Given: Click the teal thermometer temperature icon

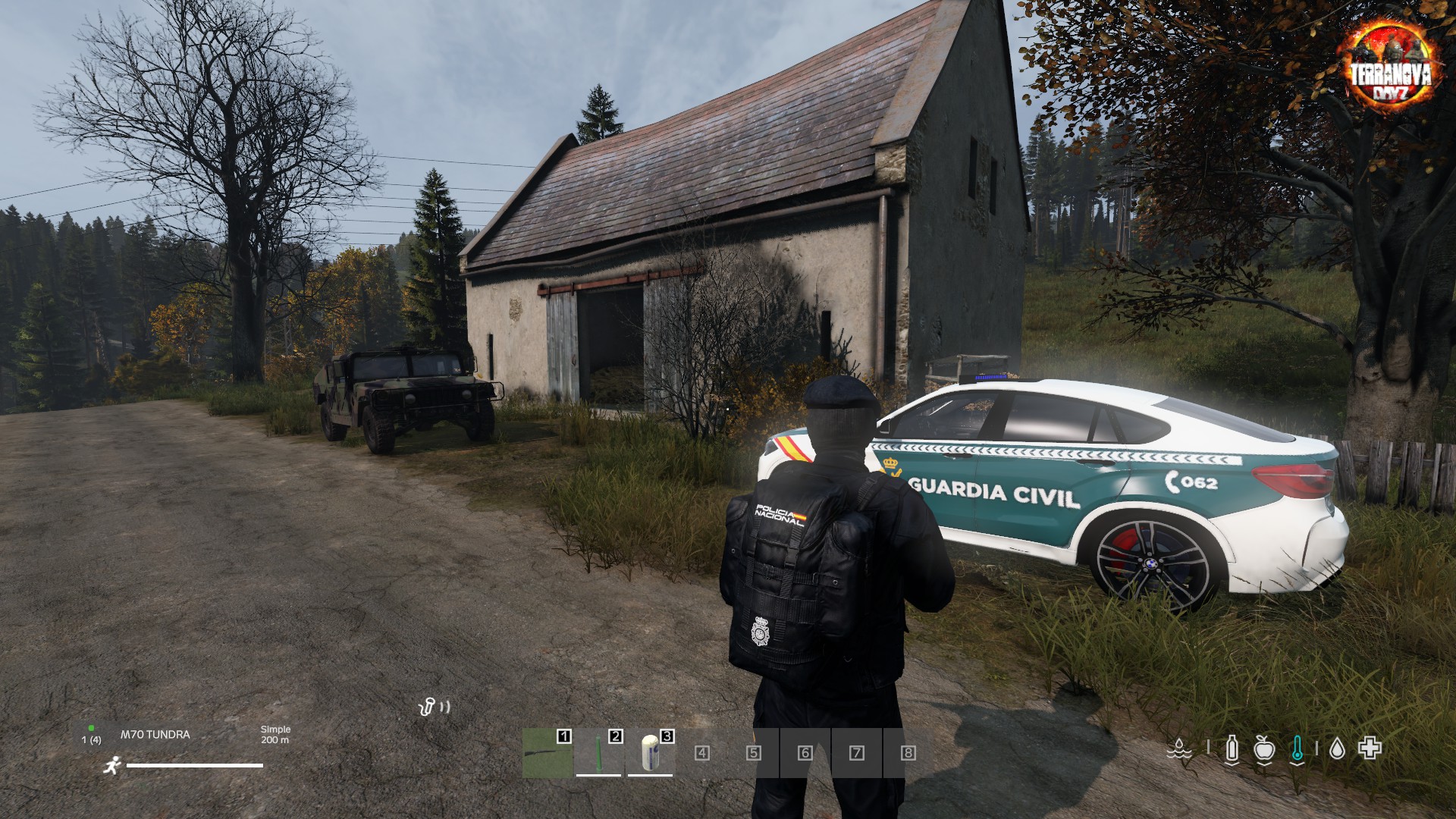Looking at the screenshot, I should (x=1298, y=747).
